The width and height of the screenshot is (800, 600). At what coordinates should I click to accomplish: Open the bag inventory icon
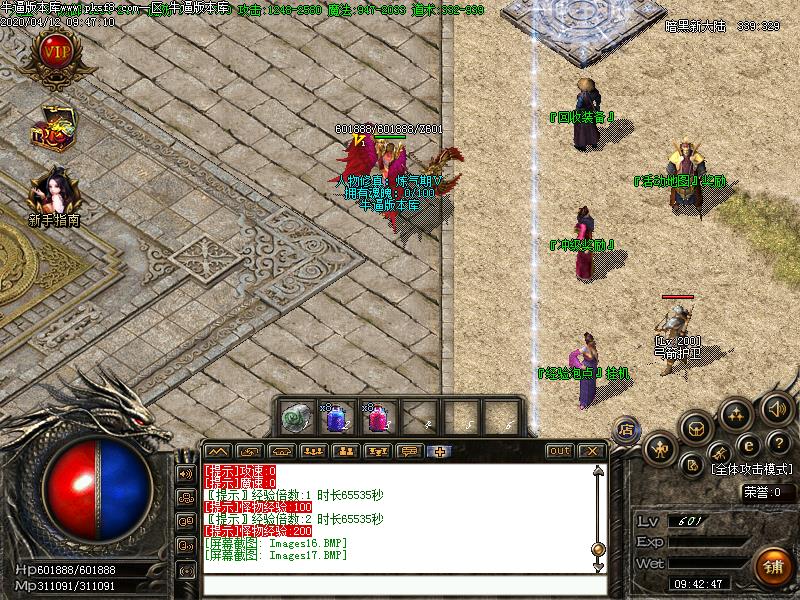click(697, 428)
